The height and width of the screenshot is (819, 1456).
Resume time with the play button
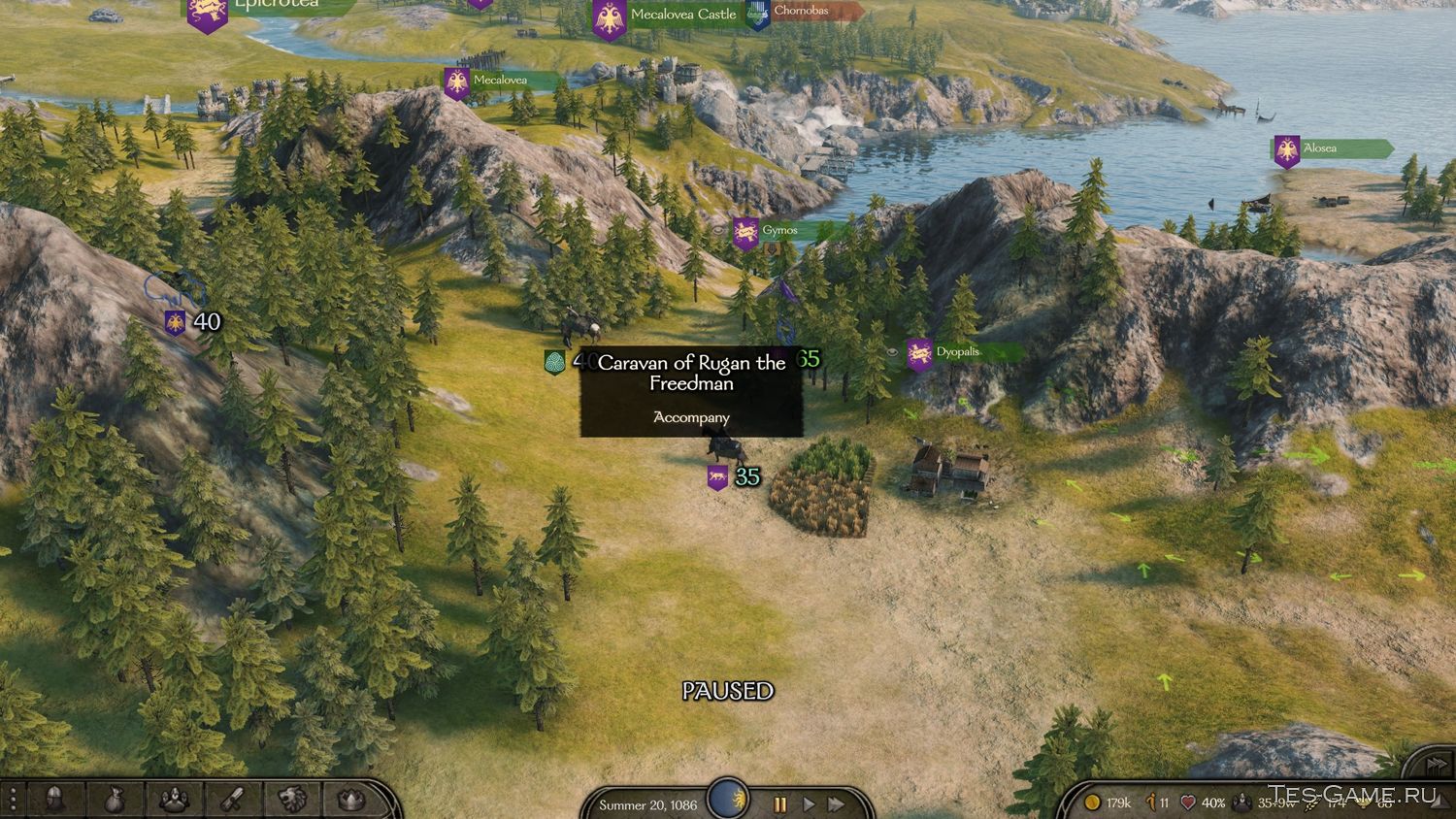[x=808, y=804]
